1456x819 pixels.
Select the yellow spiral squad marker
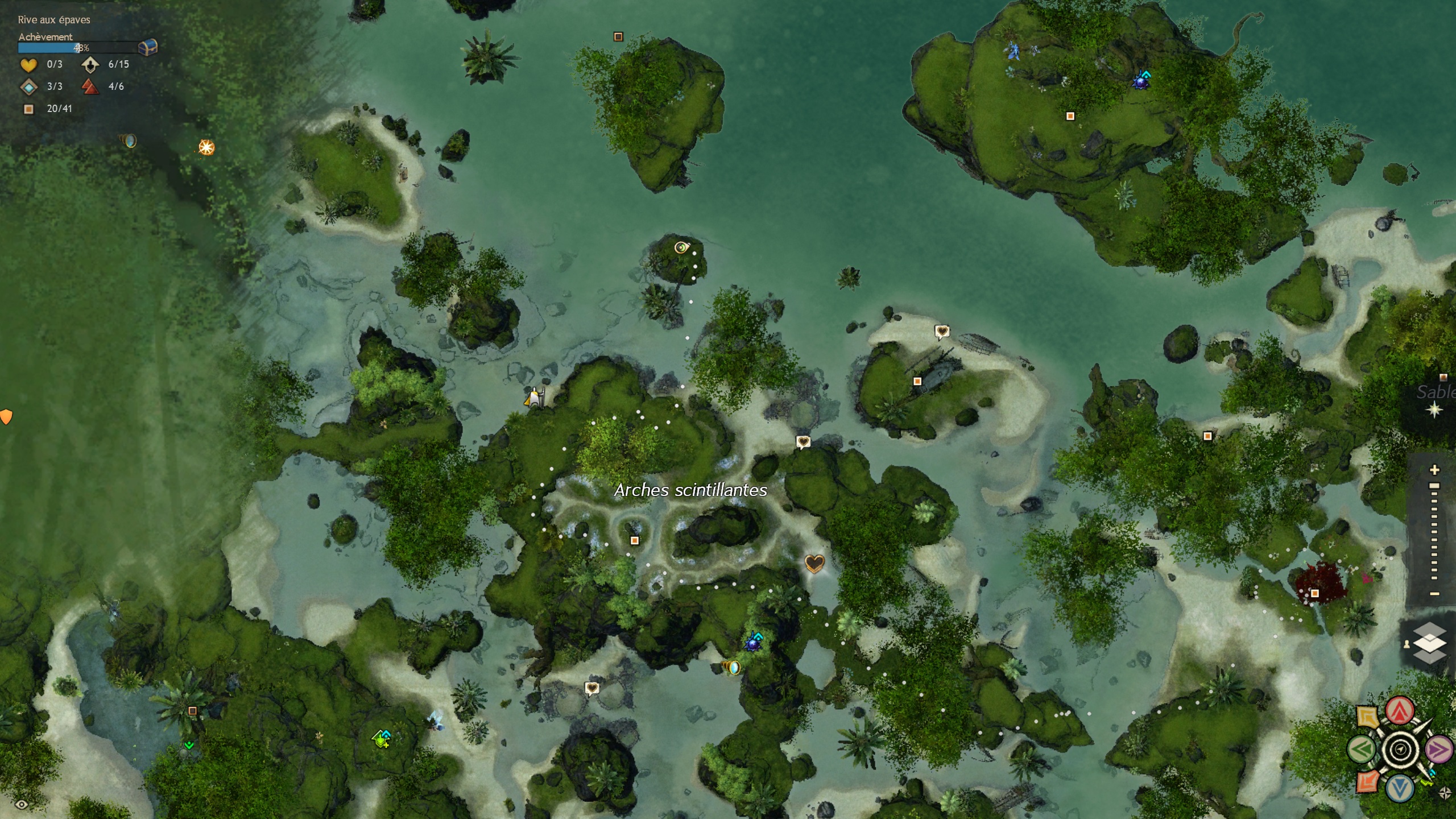[x=1367, y=717]
